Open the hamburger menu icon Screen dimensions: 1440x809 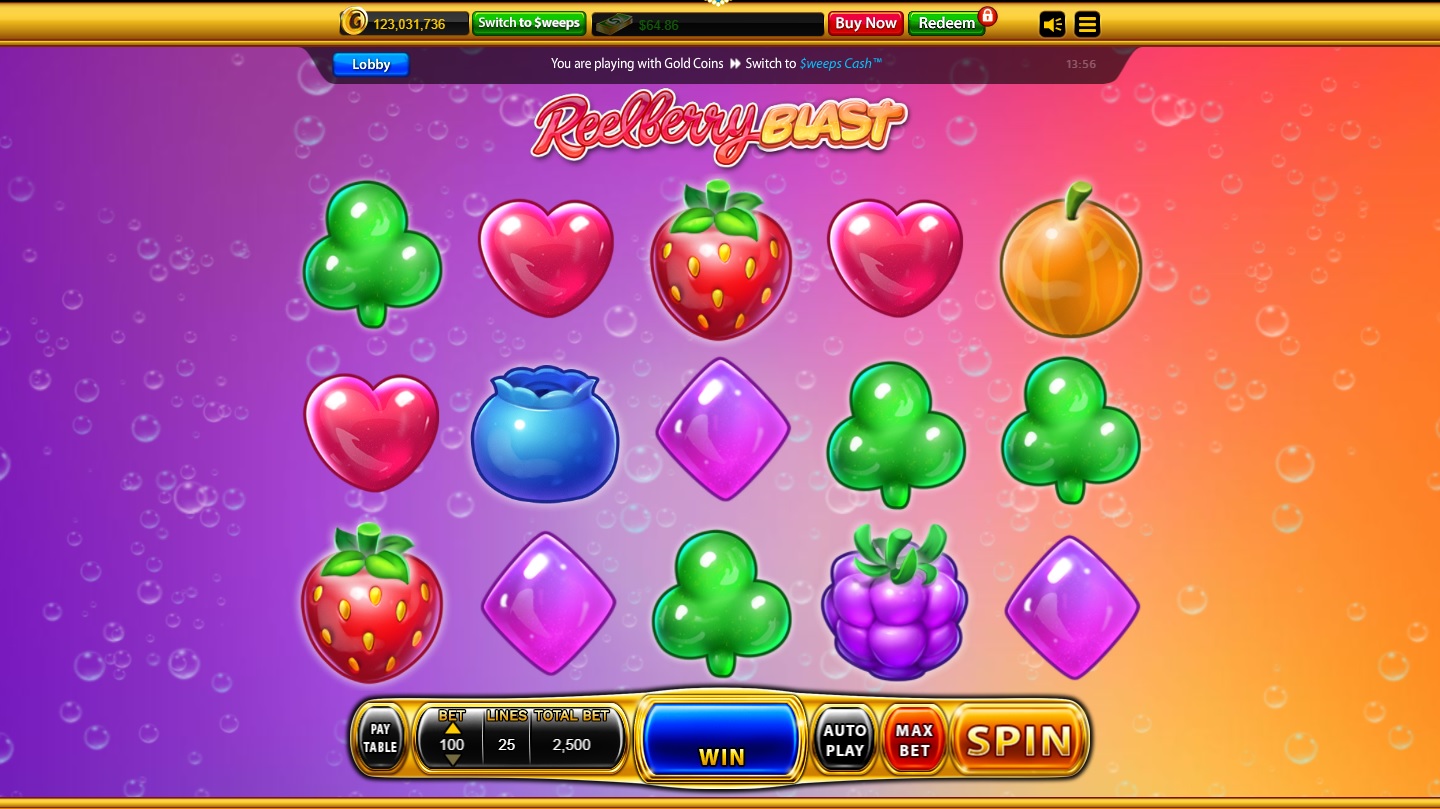tap(1087, 23)
